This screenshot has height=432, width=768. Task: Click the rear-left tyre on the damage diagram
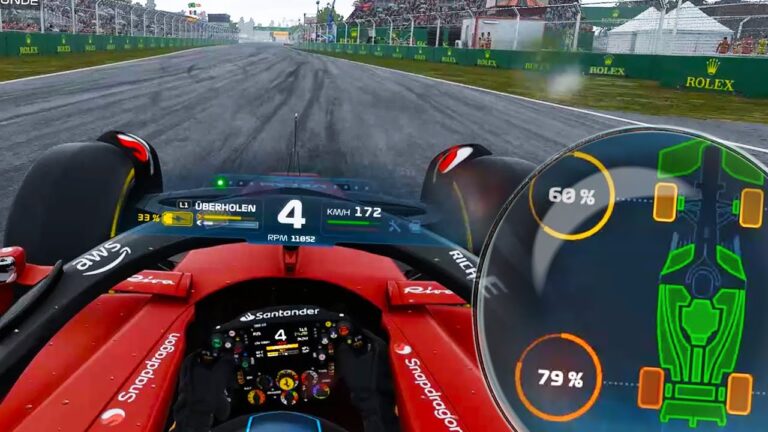[x=651, y=387]
